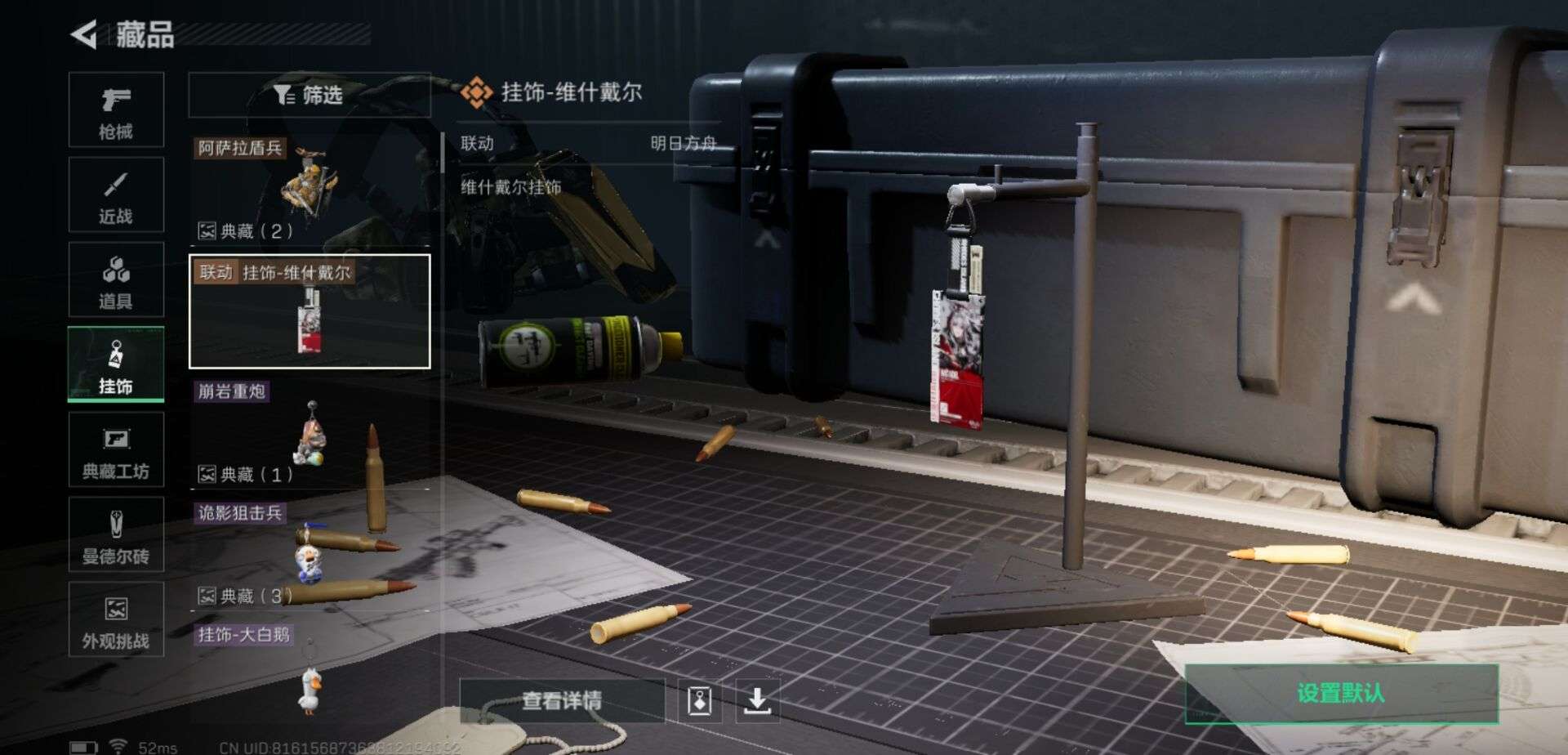Open the 近战 melee weapons category
The height and width of the screenshot is (755, 1568).
pos(117,196)
